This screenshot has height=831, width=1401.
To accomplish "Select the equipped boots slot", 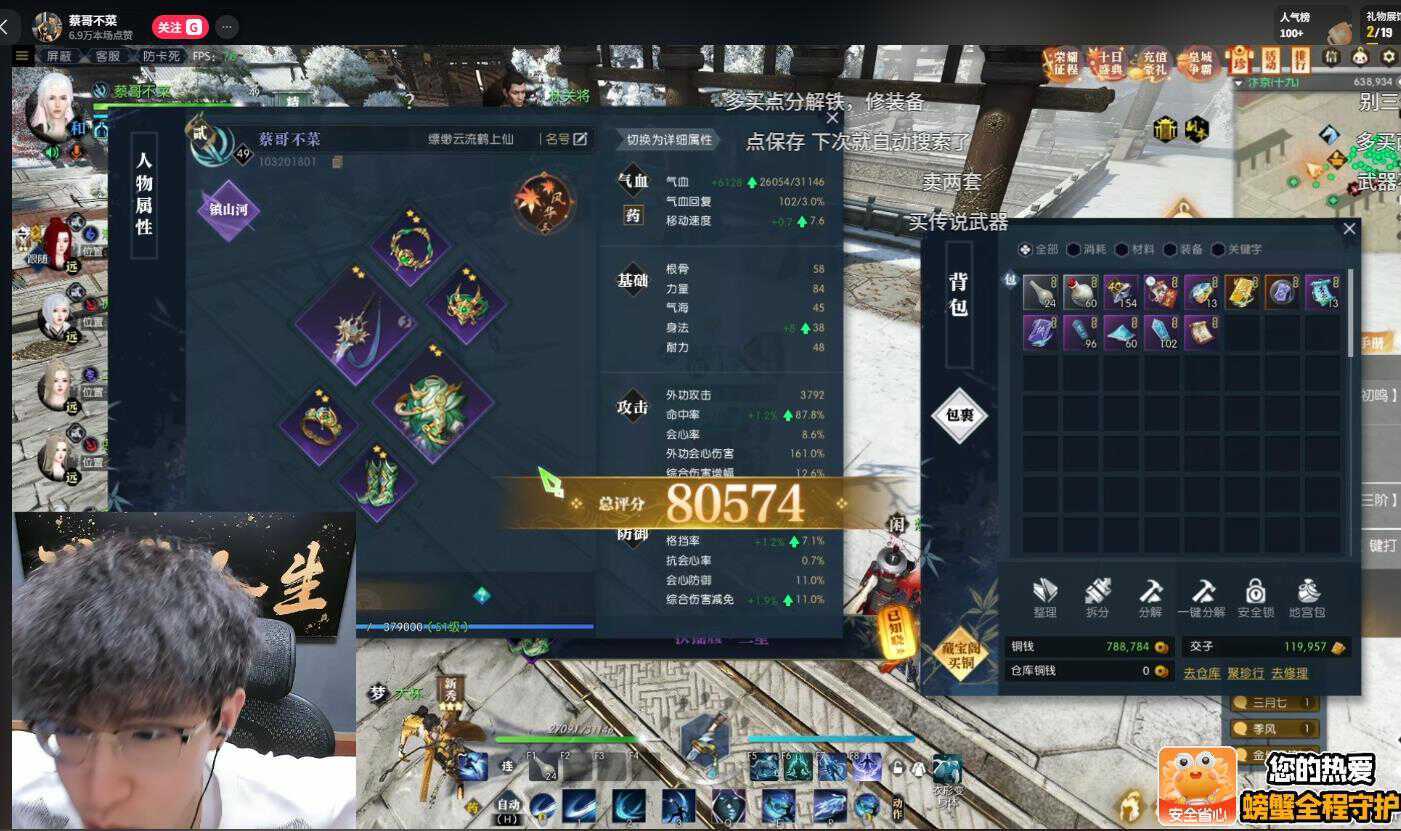I will click(x=377, y=482).
